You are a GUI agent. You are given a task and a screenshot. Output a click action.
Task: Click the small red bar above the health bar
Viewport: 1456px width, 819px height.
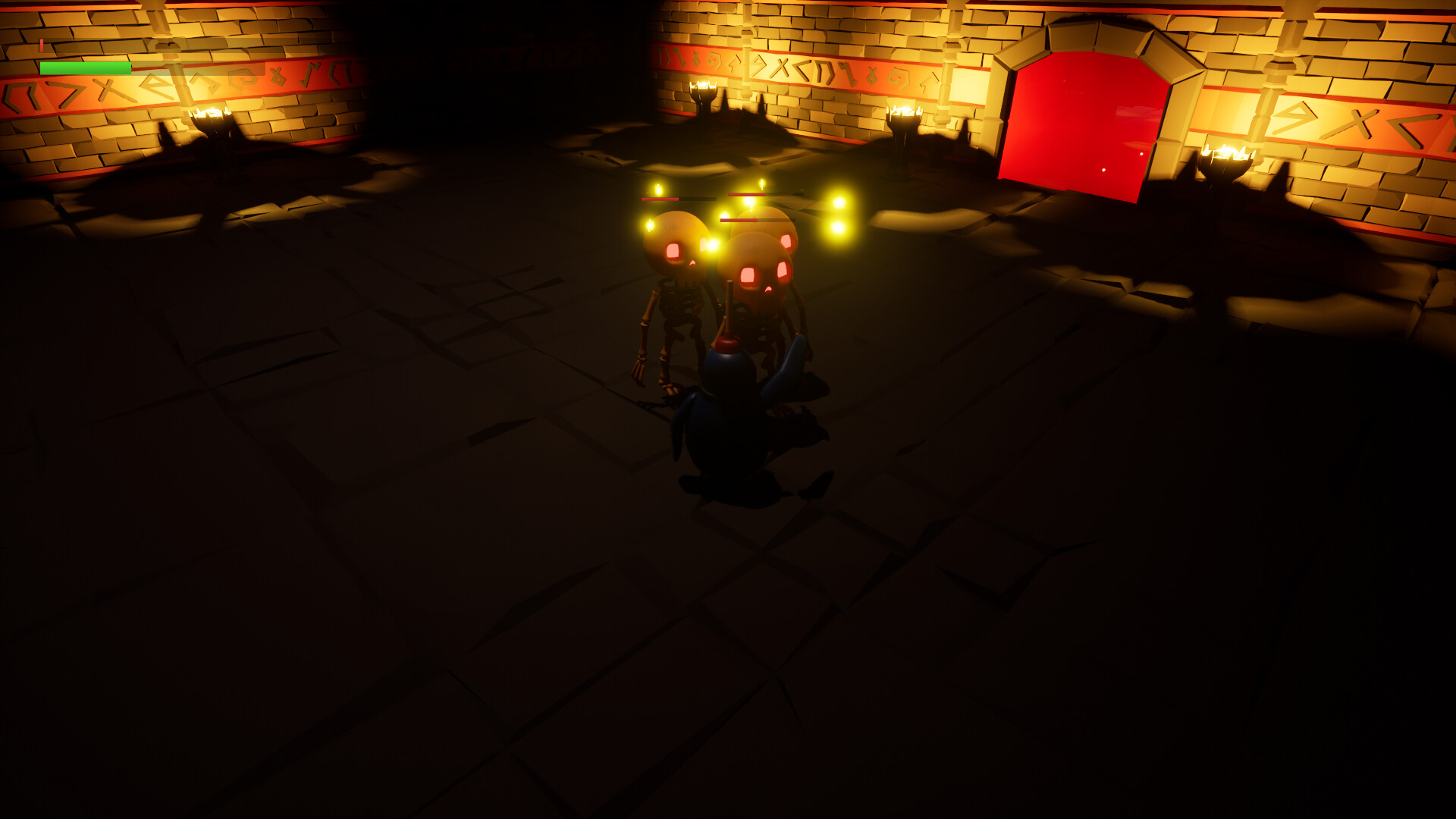click(43, 45)
